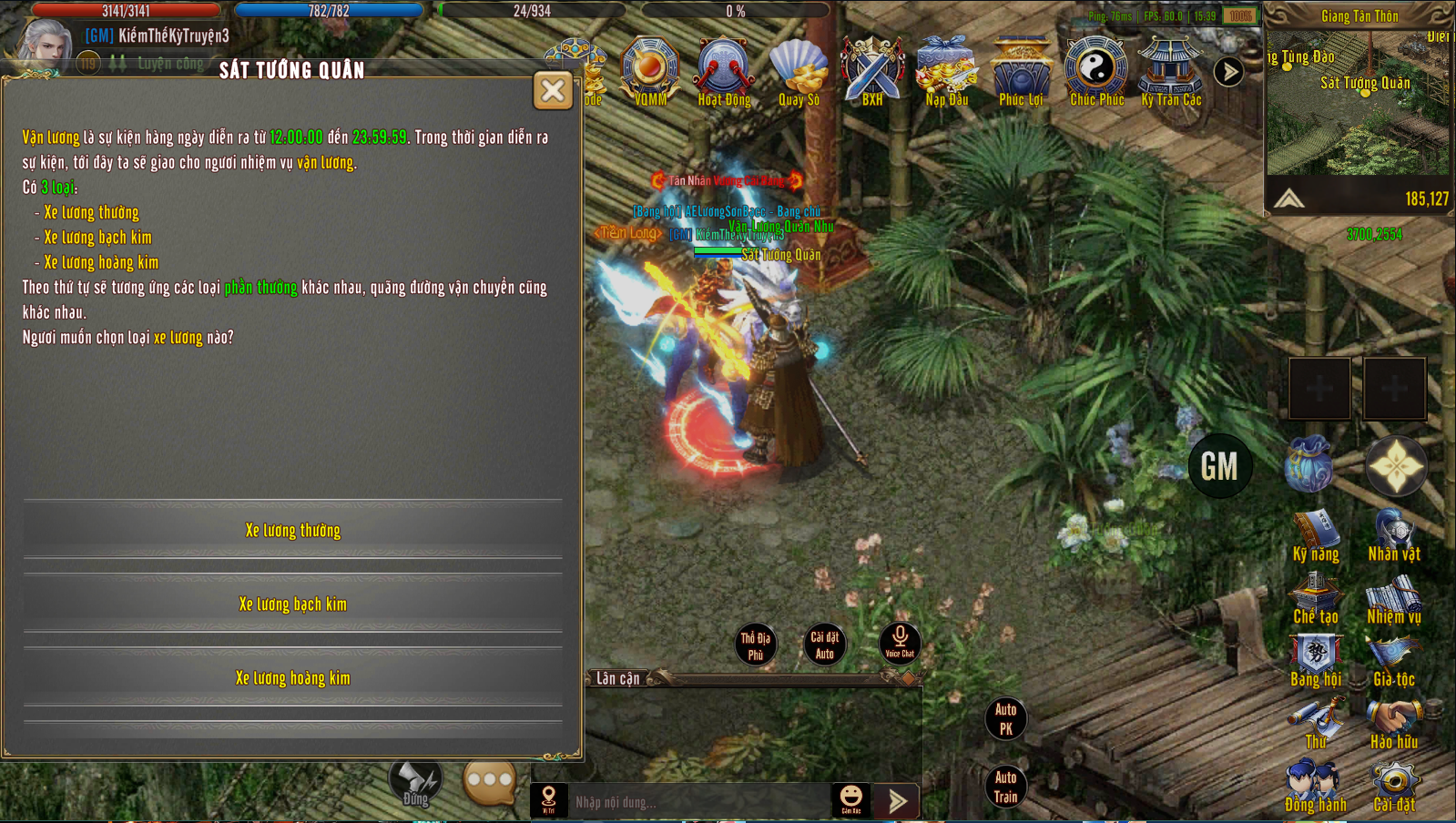Open the Kỹ năng skills menu
The image size is (1456, 823).
pyautogui.click(x=1316, y=535)
